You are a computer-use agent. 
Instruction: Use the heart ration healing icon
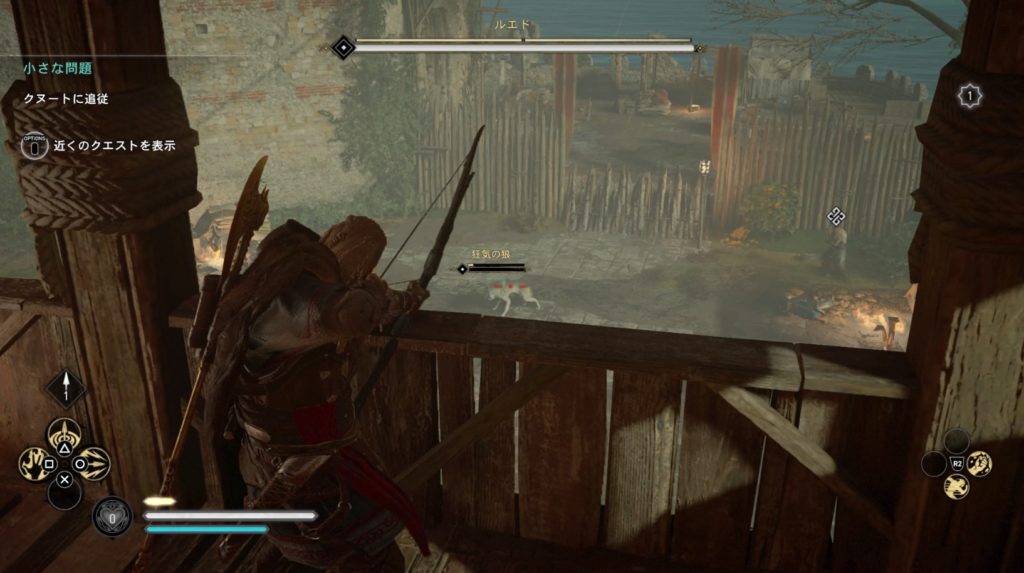click(x=112, y=517)
